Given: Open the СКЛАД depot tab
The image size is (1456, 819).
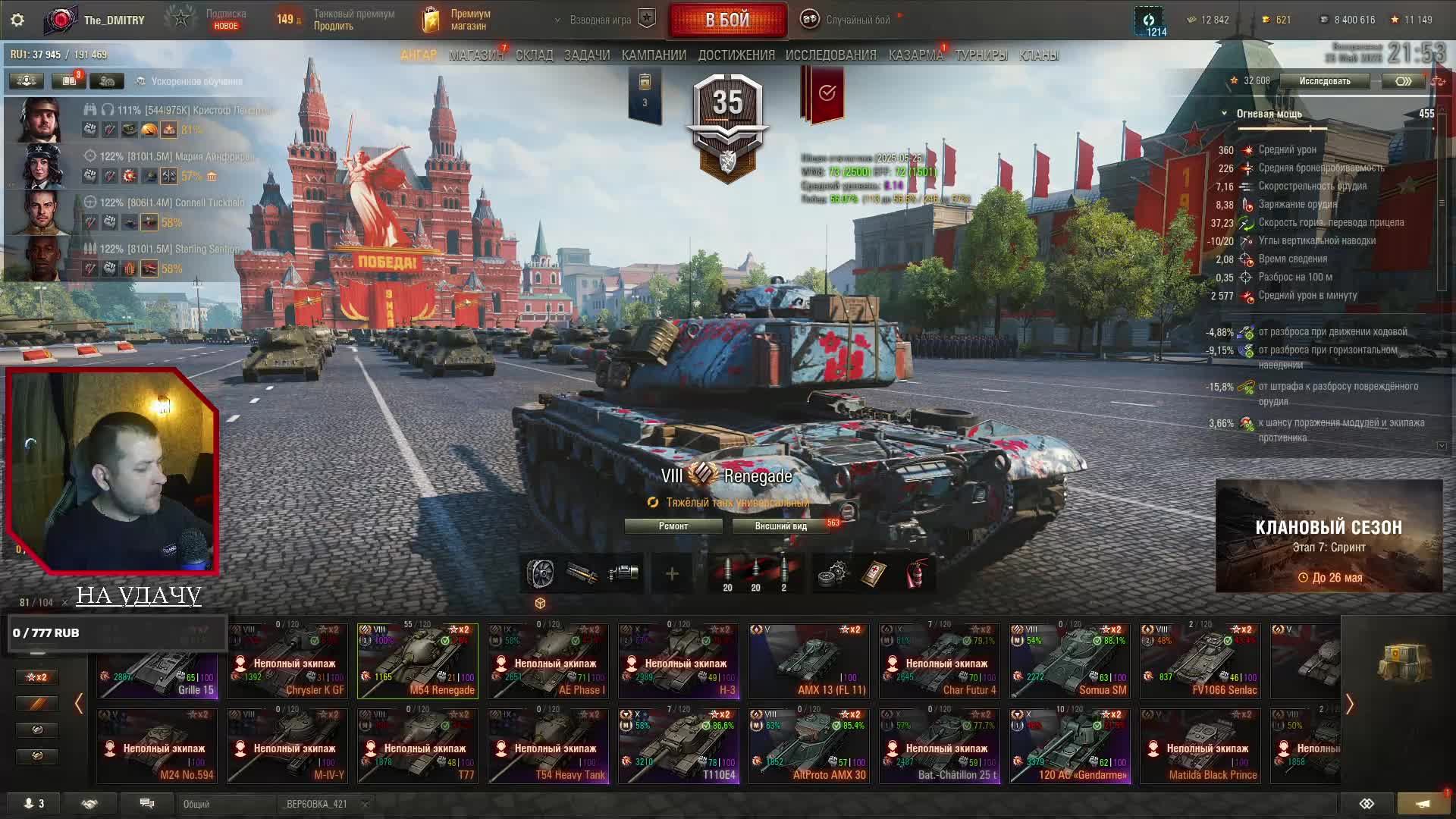Looking at the screenshot, I should point(534,55).
